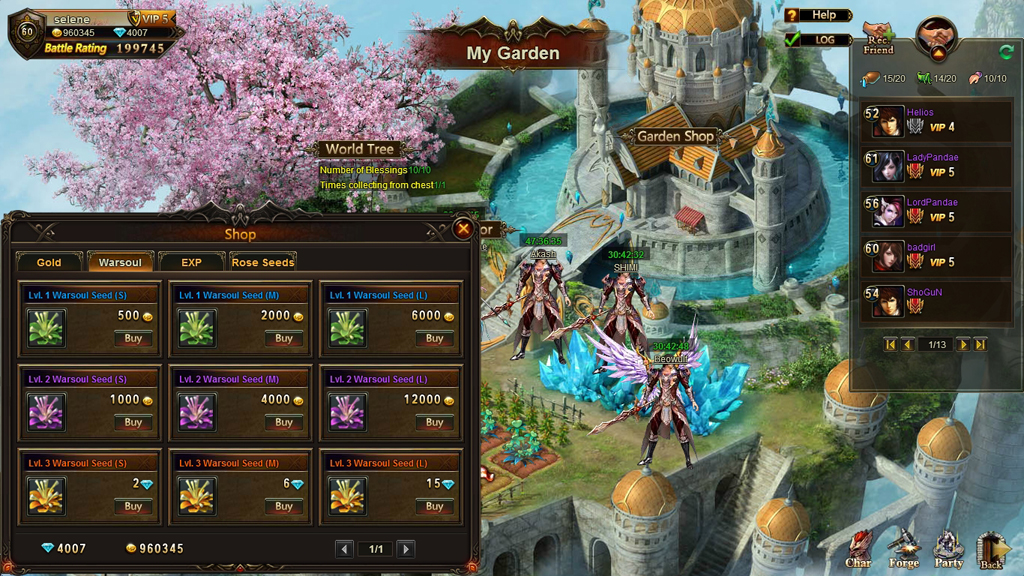Select the Rose Seeds tab
1024x576 pixels.
coord(263,262)
